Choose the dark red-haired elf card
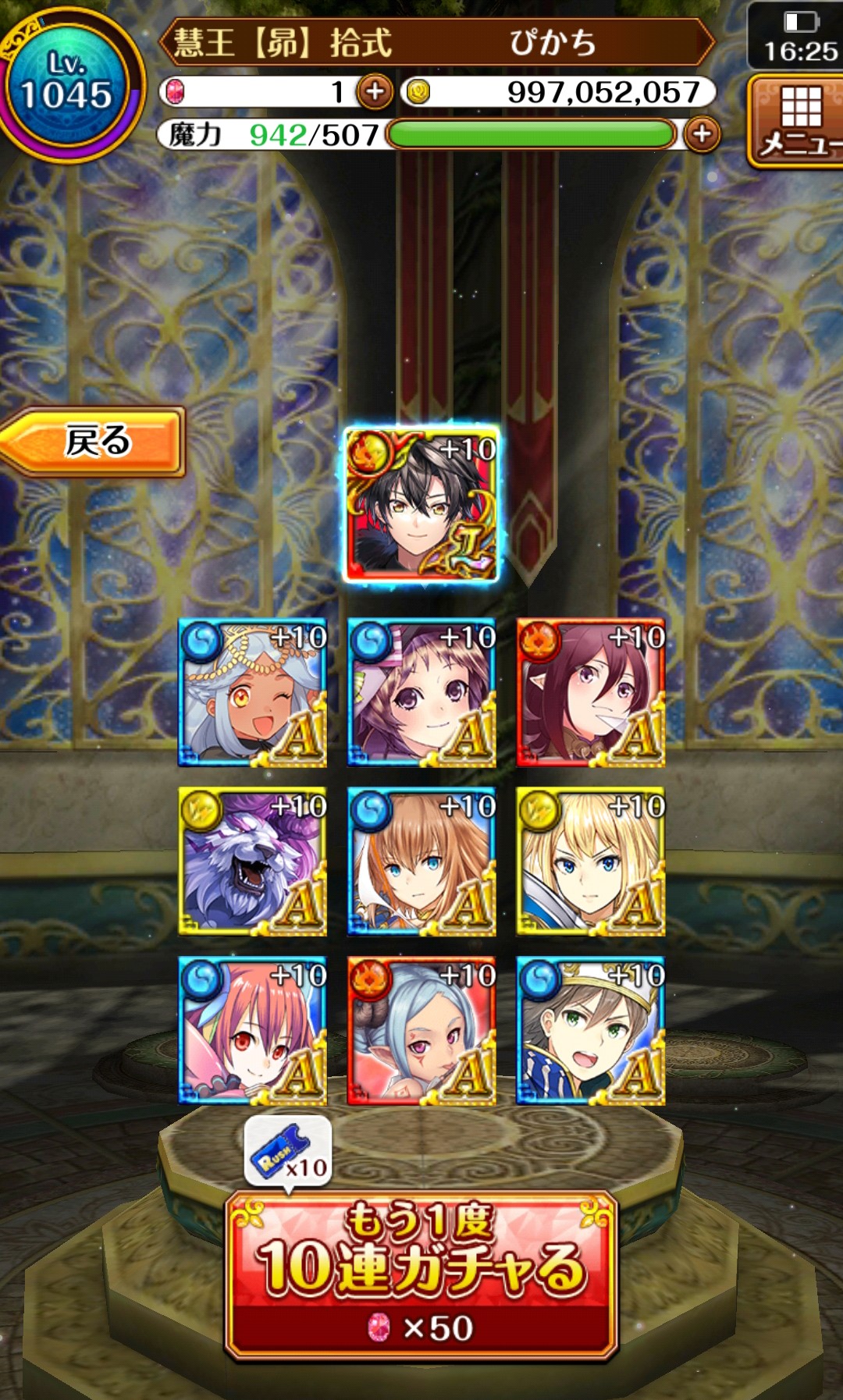Viewport: 843px width, 1400px height. click(591, 693)
